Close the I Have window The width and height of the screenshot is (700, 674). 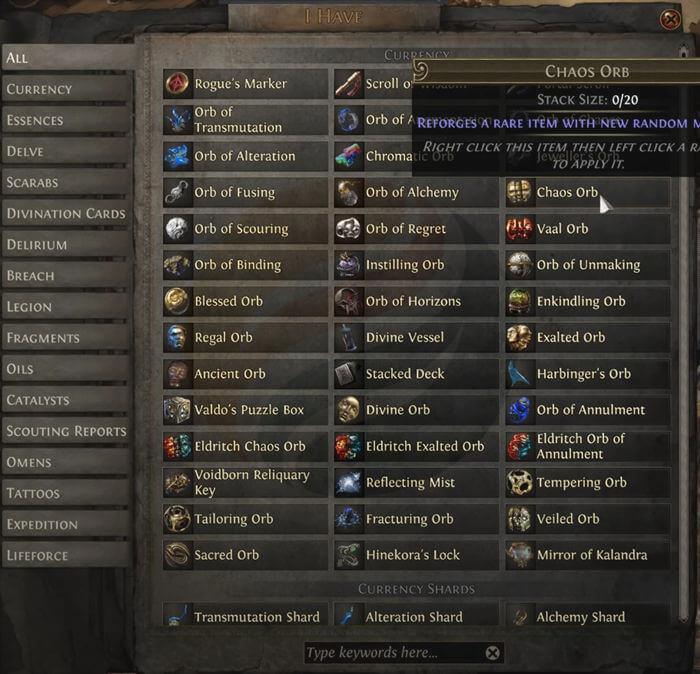(x=670, y=19)
